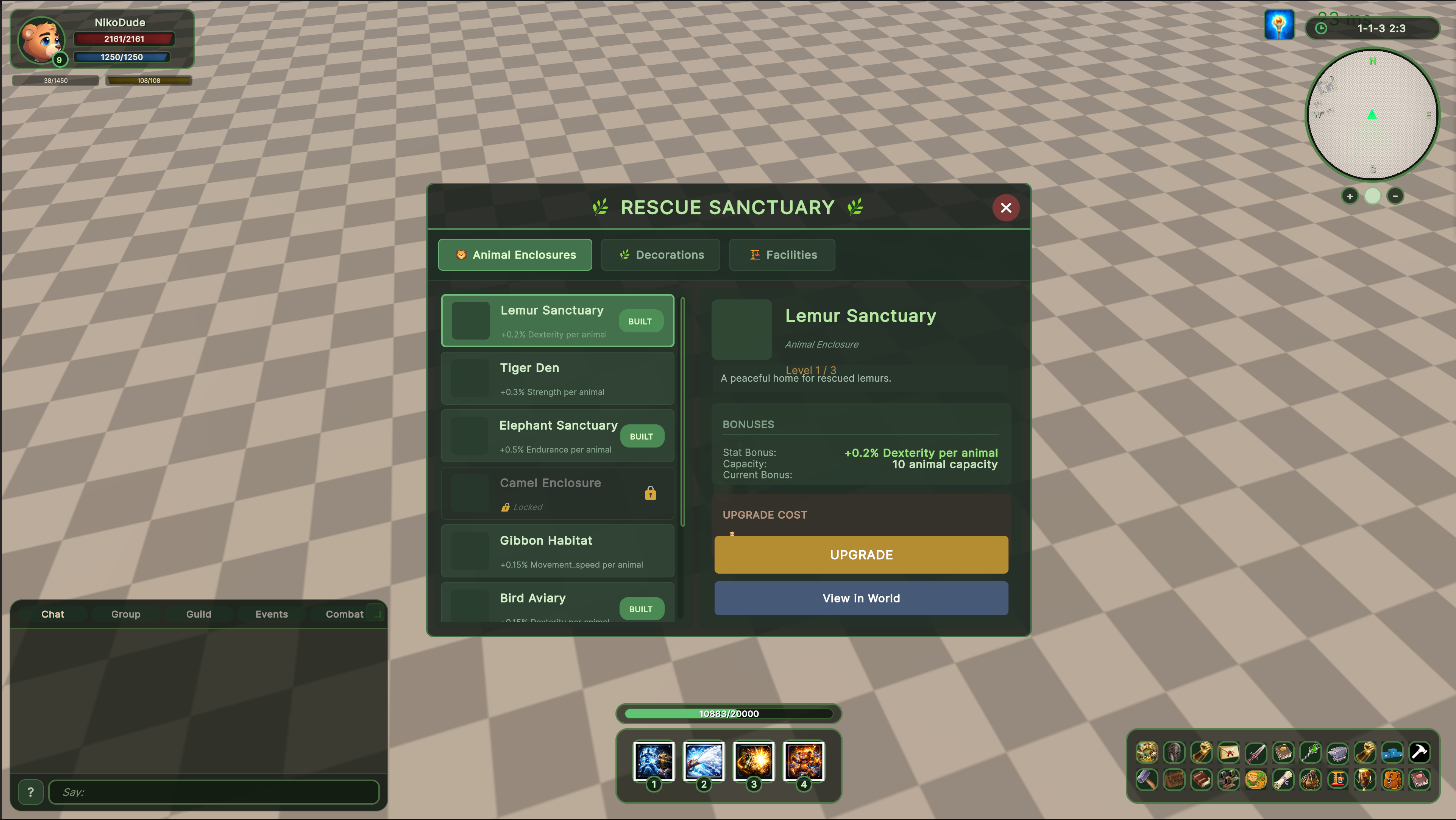This screenshot has width=1456, height=820.
Task: Switch to the Decorations tab
Action: click(x=660, y=255)
